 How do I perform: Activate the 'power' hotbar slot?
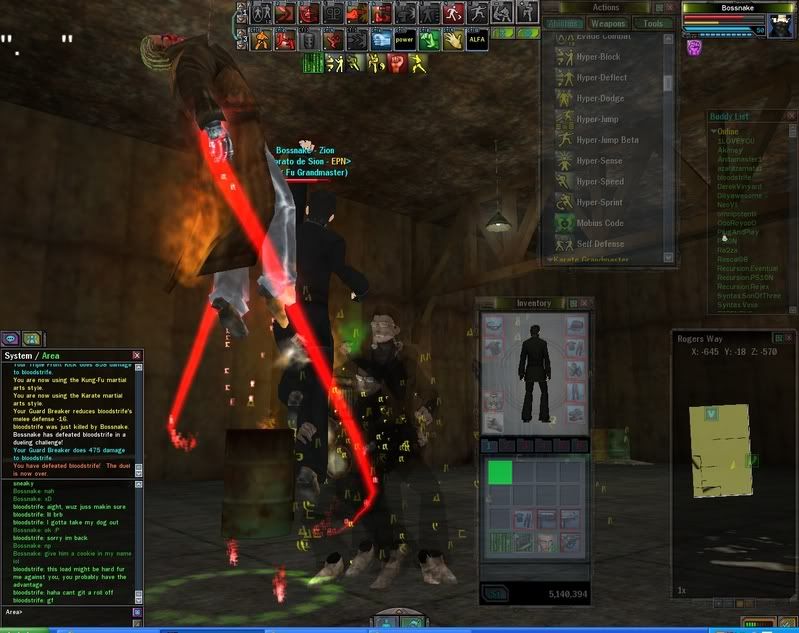pyautogui.click(x=404, y=41)
